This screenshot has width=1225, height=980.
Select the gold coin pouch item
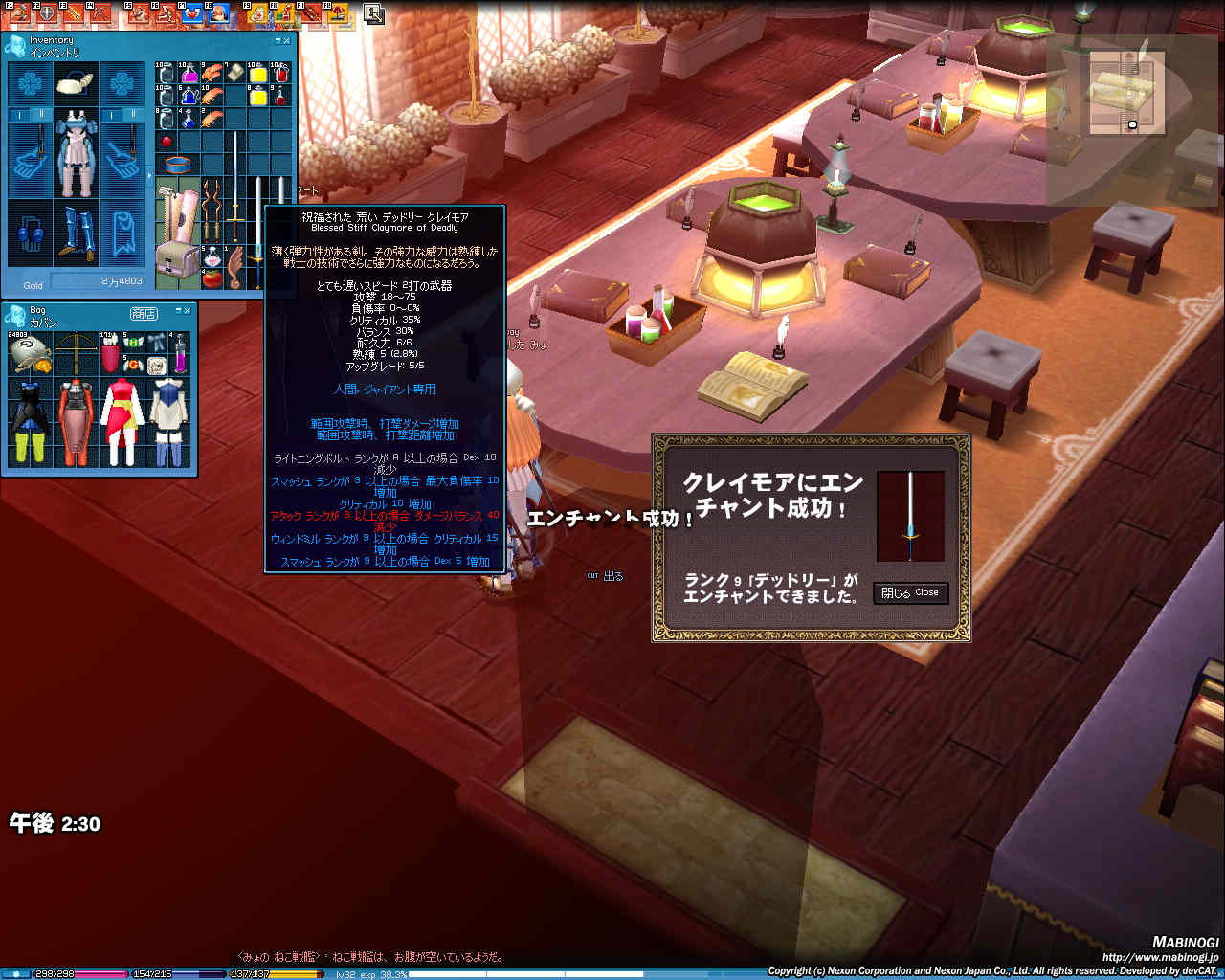27,352
